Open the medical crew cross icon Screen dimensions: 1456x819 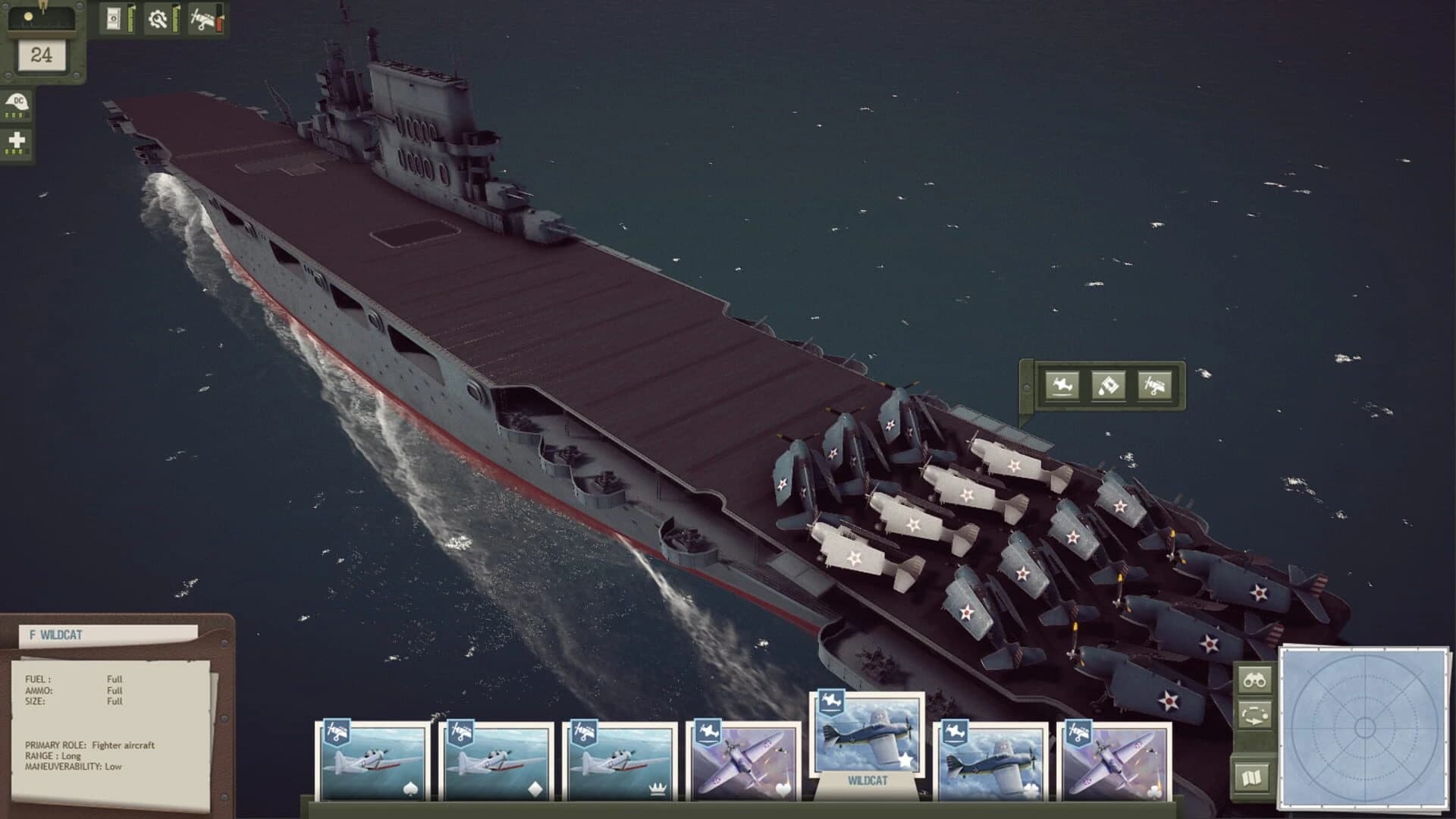pyautogui.click(x=16, y=141)
